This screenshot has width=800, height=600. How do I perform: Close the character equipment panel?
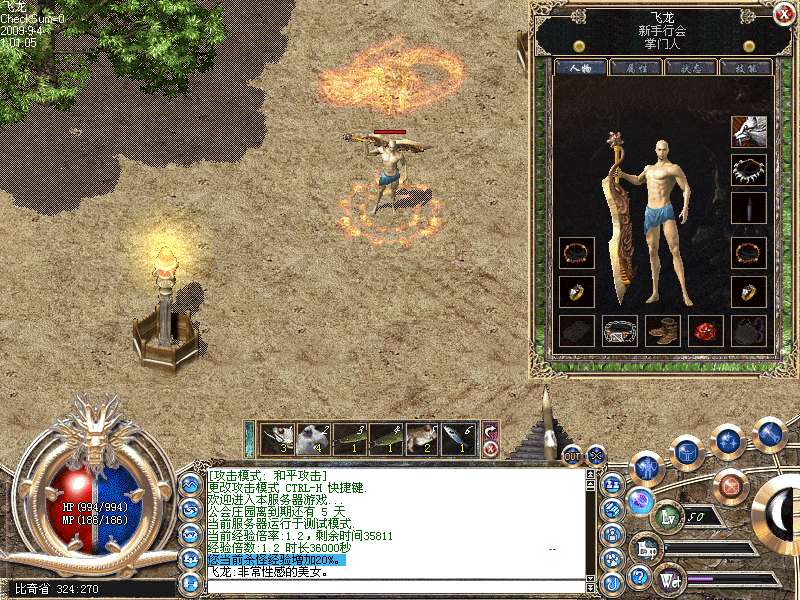tap(783, 13)
